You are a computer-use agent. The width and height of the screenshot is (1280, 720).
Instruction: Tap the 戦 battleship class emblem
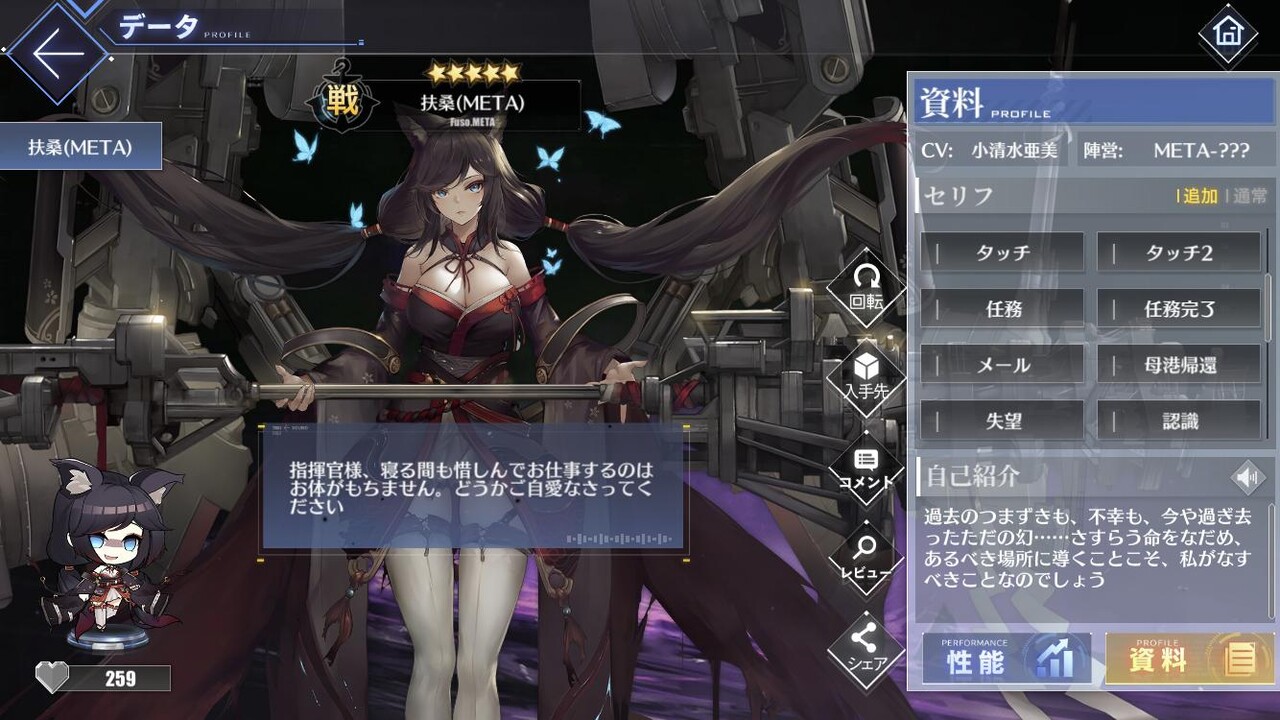341,101
